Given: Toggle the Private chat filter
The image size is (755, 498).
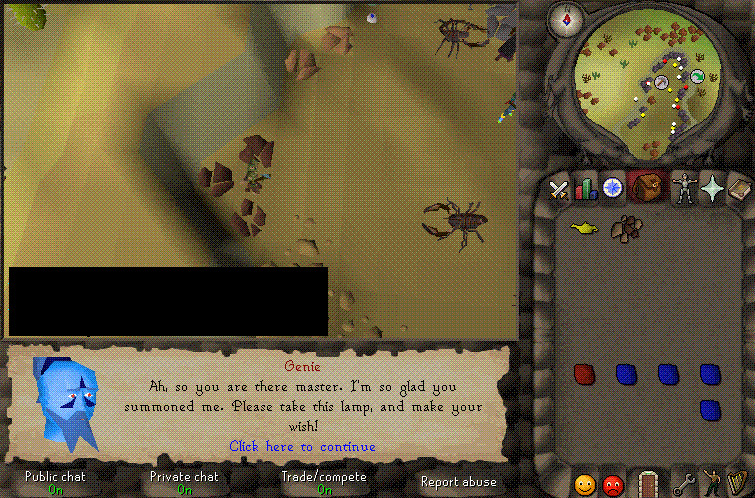Looking at the screenshot, I should tap(185, 482).
